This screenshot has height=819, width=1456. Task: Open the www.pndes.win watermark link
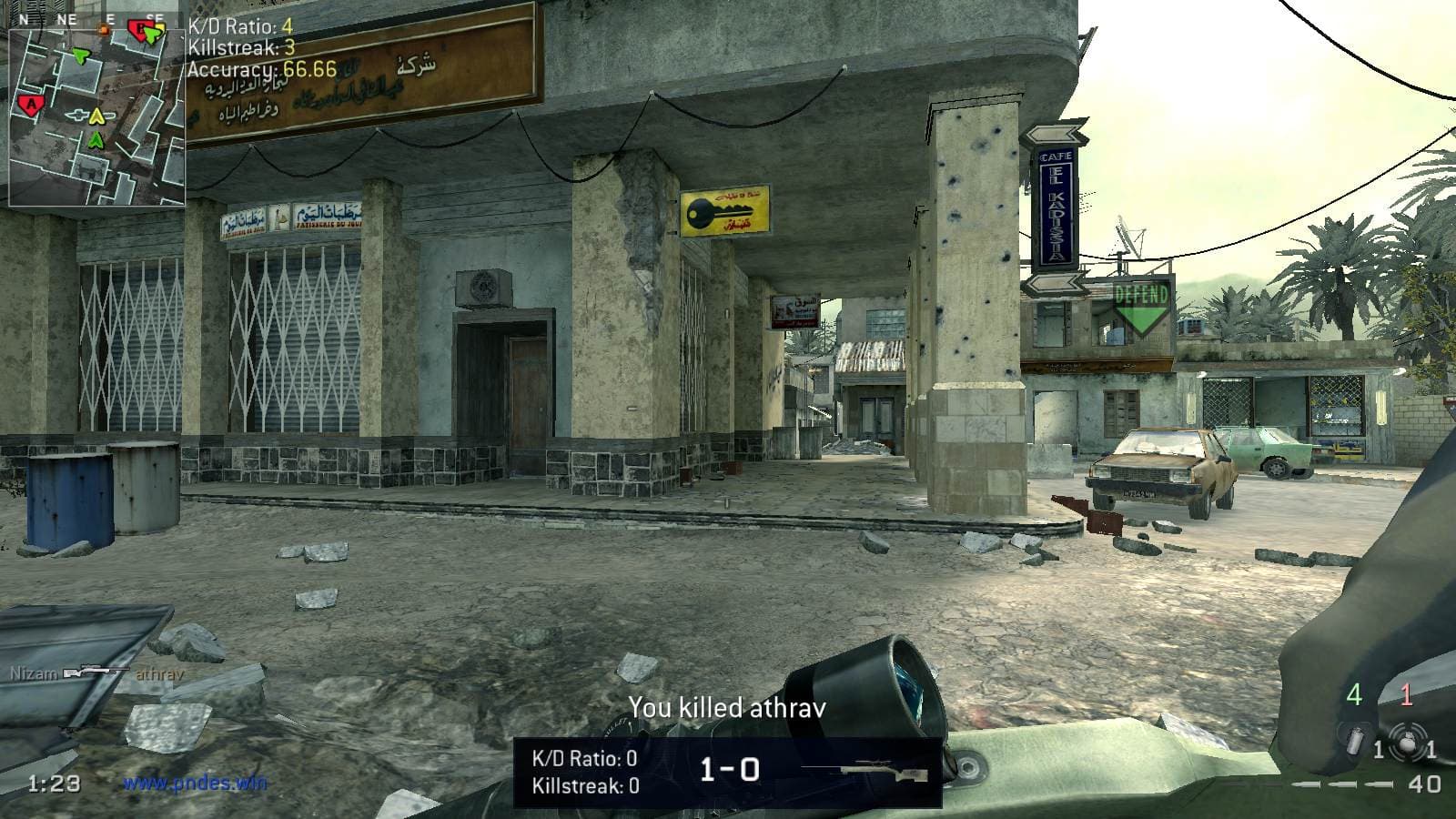click(x=195, y=782)
